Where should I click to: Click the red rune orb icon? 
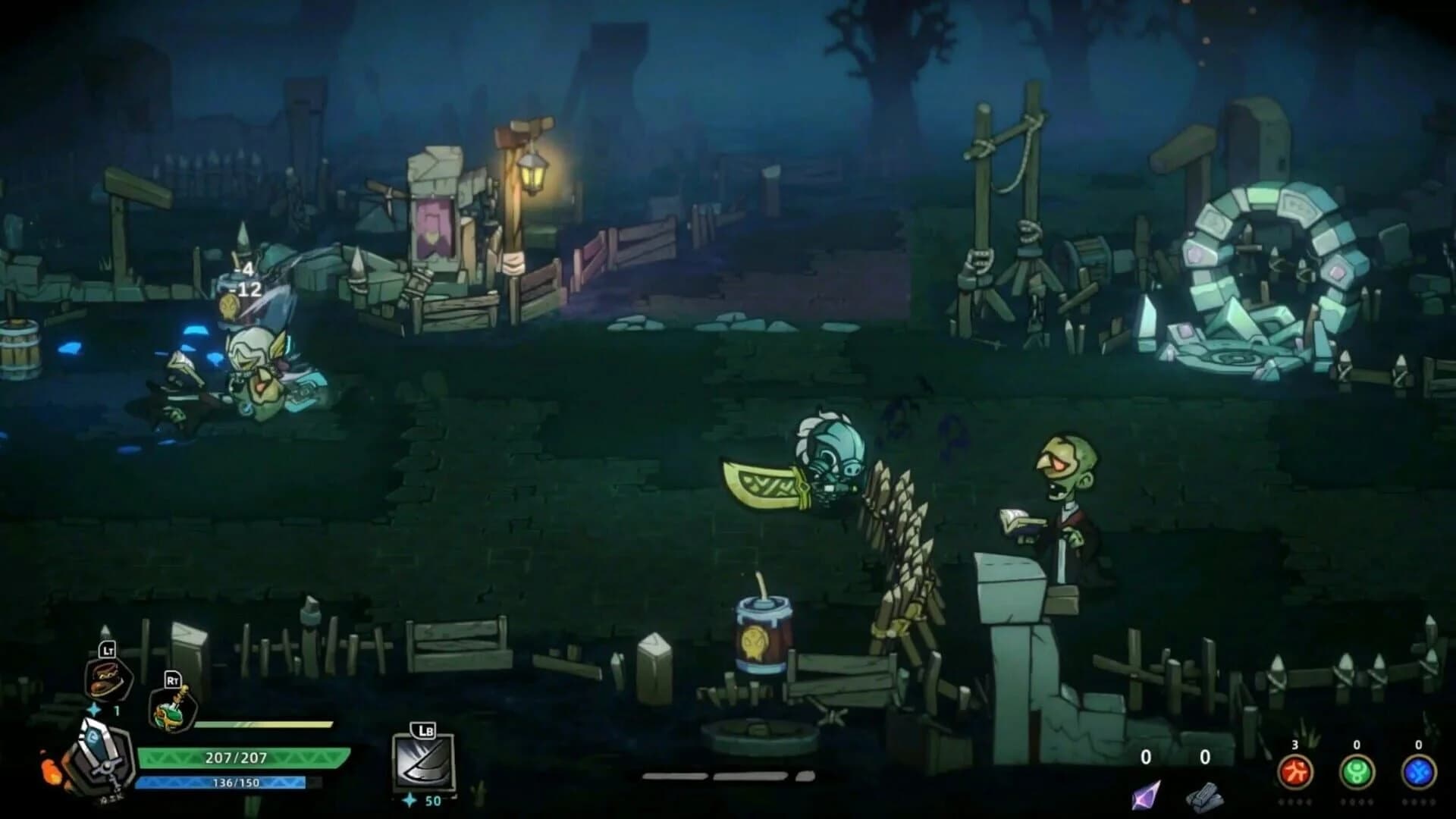[x=1295, y=771]
